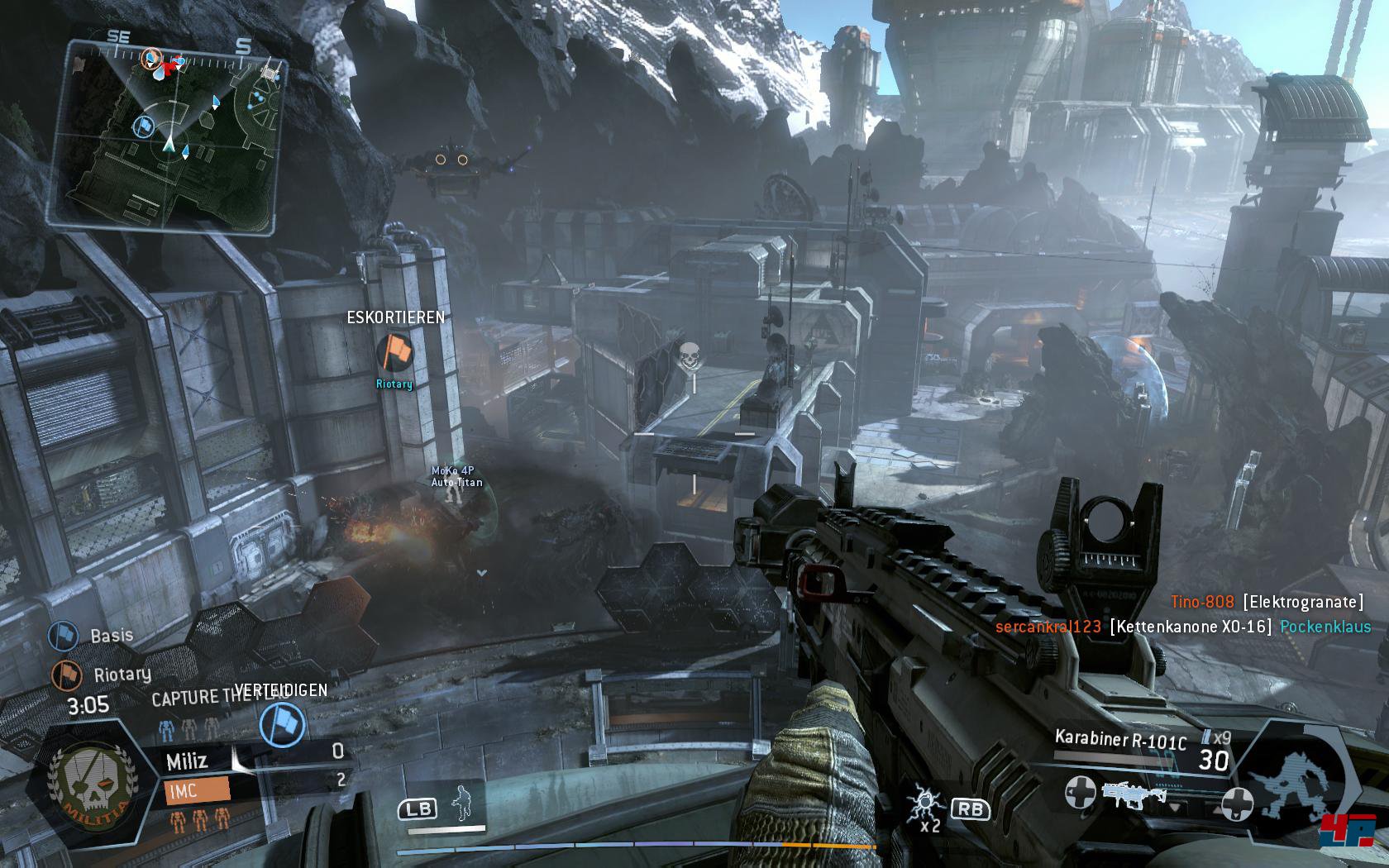Click the skull death marker
Image resolution: width=1389 pixels, height=868 pixels.
[689, 355]
